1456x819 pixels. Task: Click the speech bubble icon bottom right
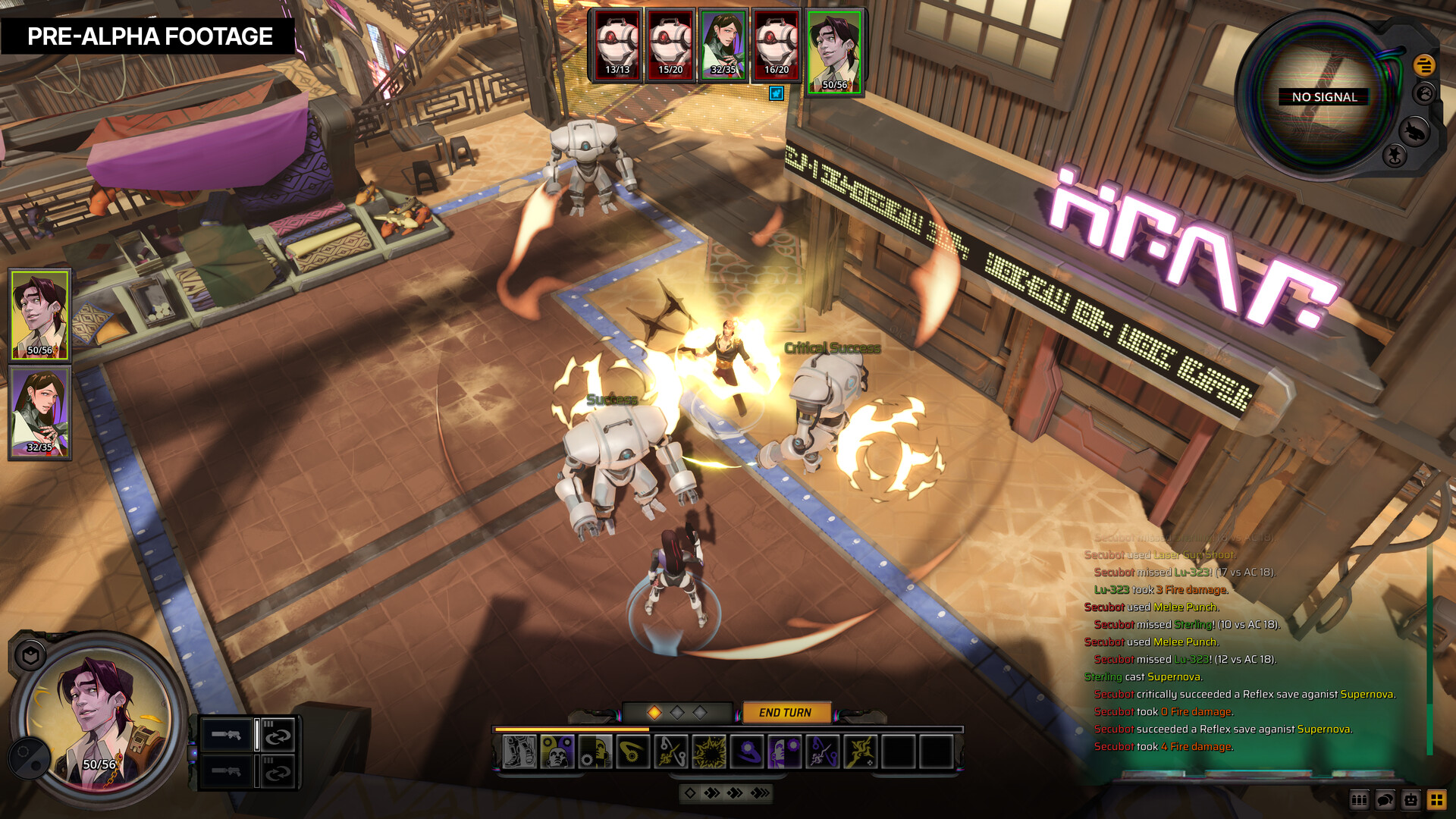(1384, 799)
